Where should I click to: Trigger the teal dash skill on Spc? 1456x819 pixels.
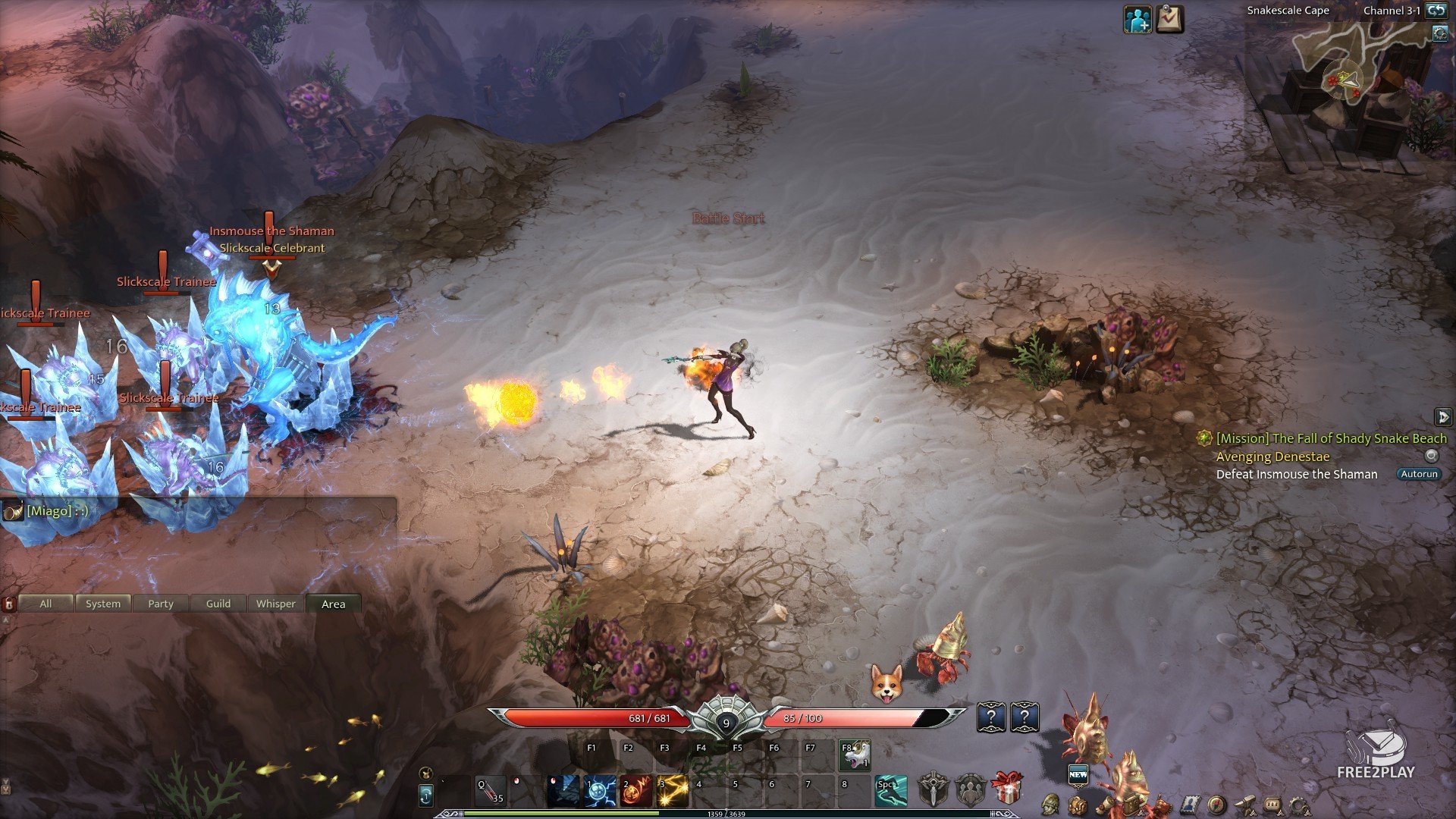(x=890, y=791)
